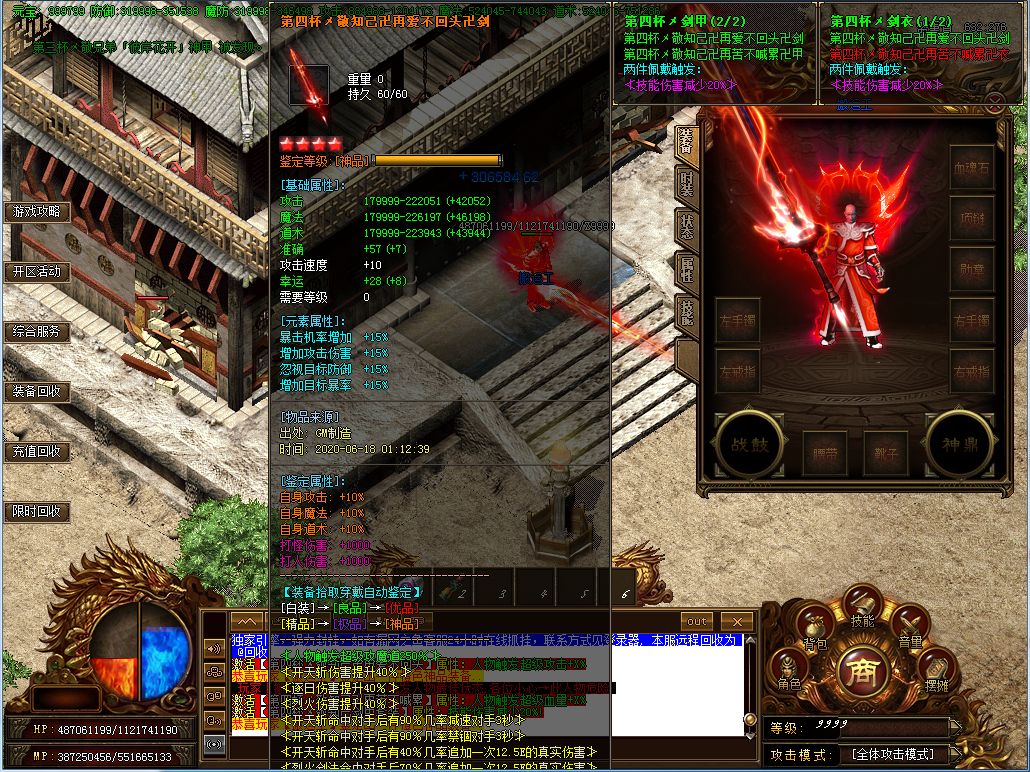The height and width of the screenshot is (772, 1030).
Task: Switch to the 属性 attributes tab
Action: pyautogui.click(x=686, y=268)
